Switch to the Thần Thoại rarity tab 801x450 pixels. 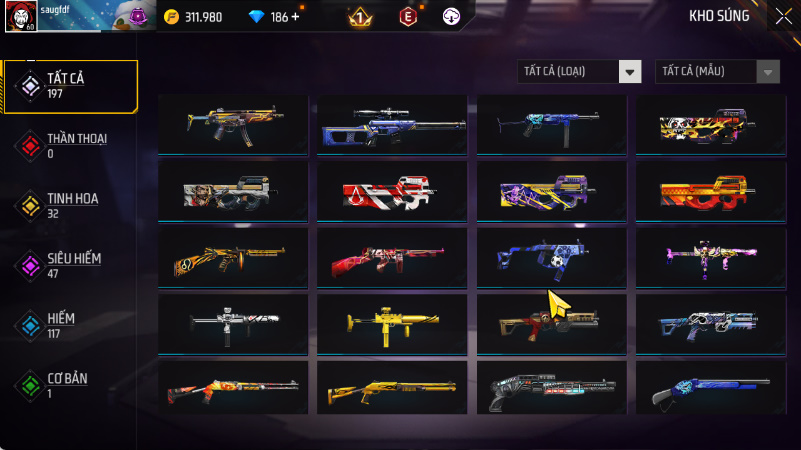[x=70, y=146]
